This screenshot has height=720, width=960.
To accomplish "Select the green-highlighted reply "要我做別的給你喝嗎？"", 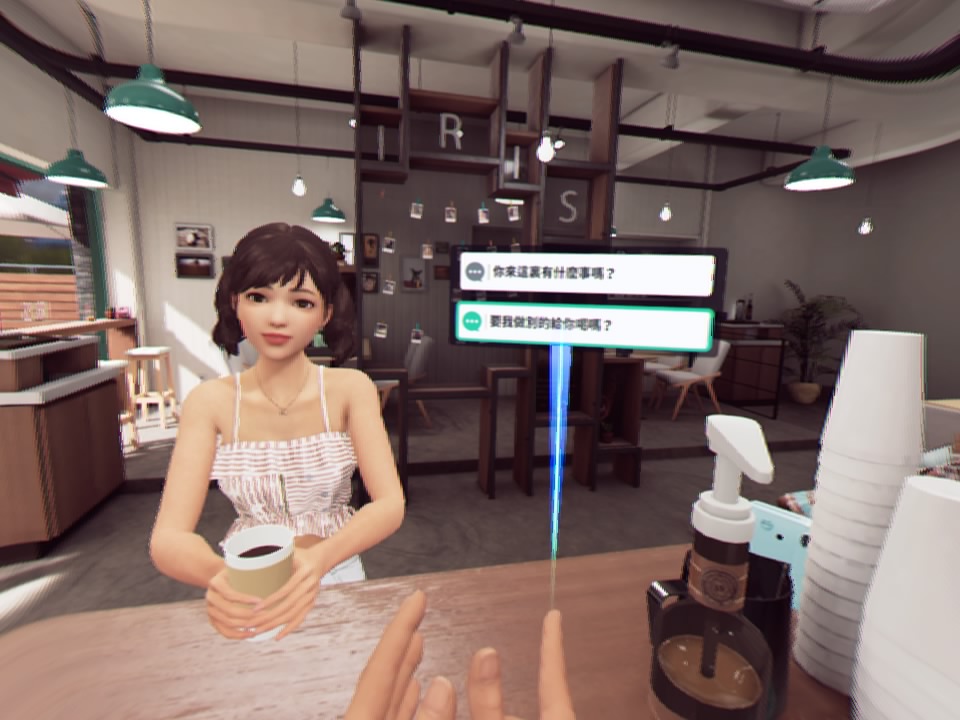I will pyautogui.click(x=585, y=327).
